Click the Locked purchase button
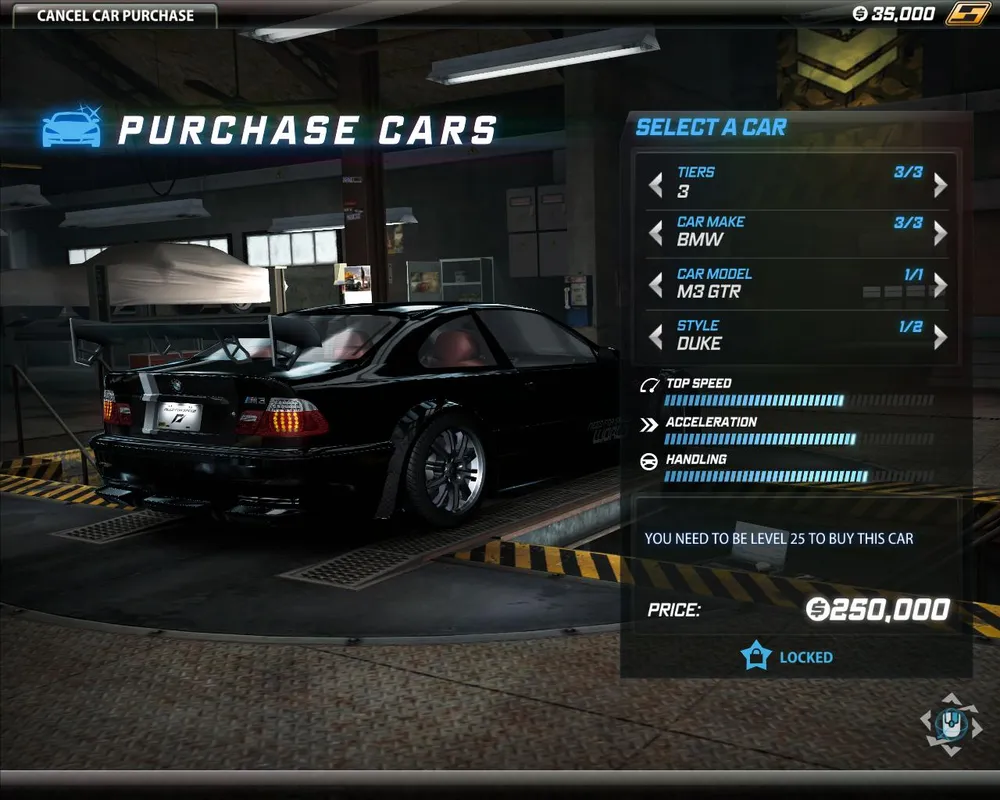1000x800 pixels. pyautogui.click(x=788, y=657)
